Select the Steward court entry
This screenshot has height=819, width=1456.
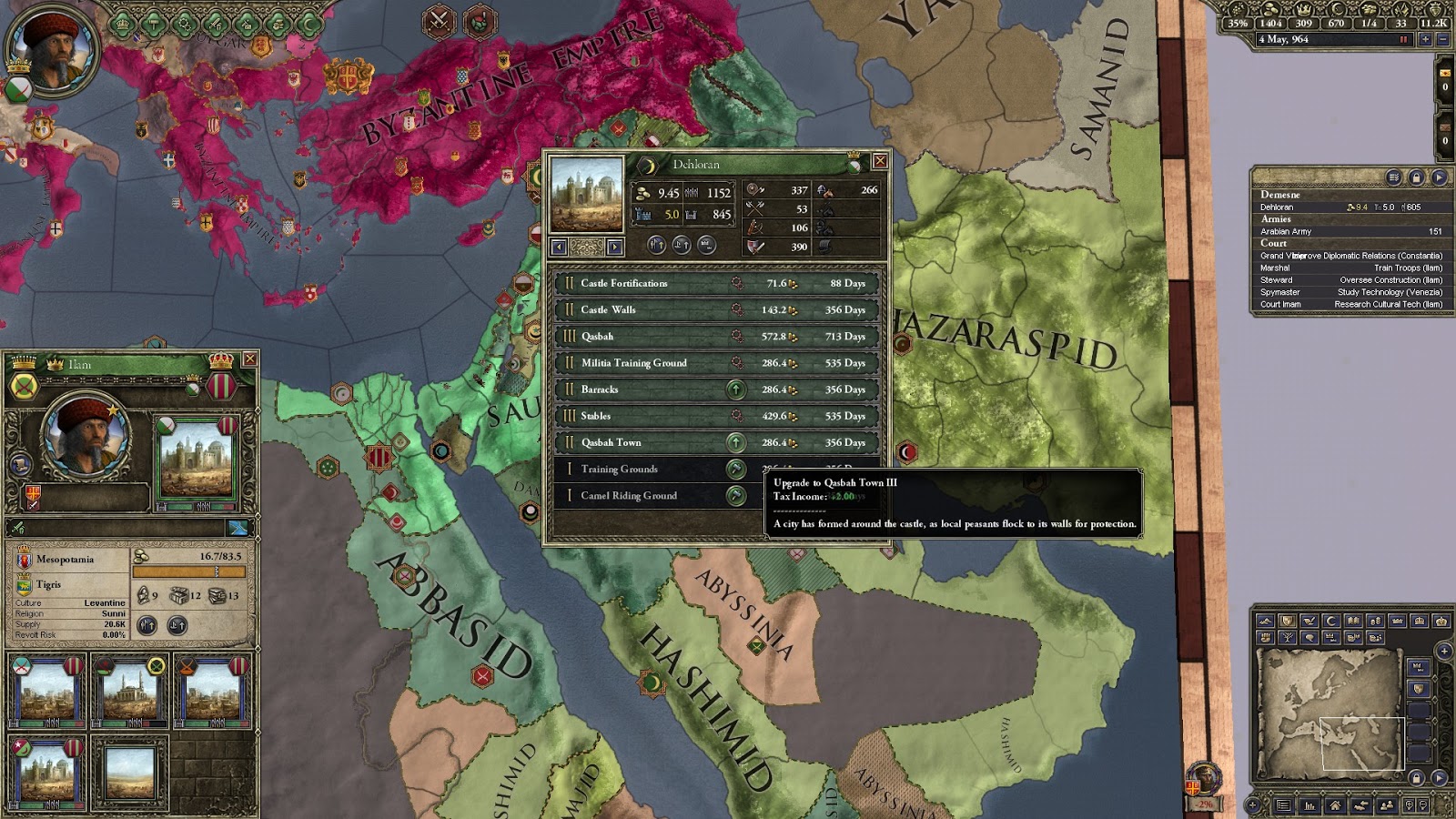click(x=1275, y=280)
